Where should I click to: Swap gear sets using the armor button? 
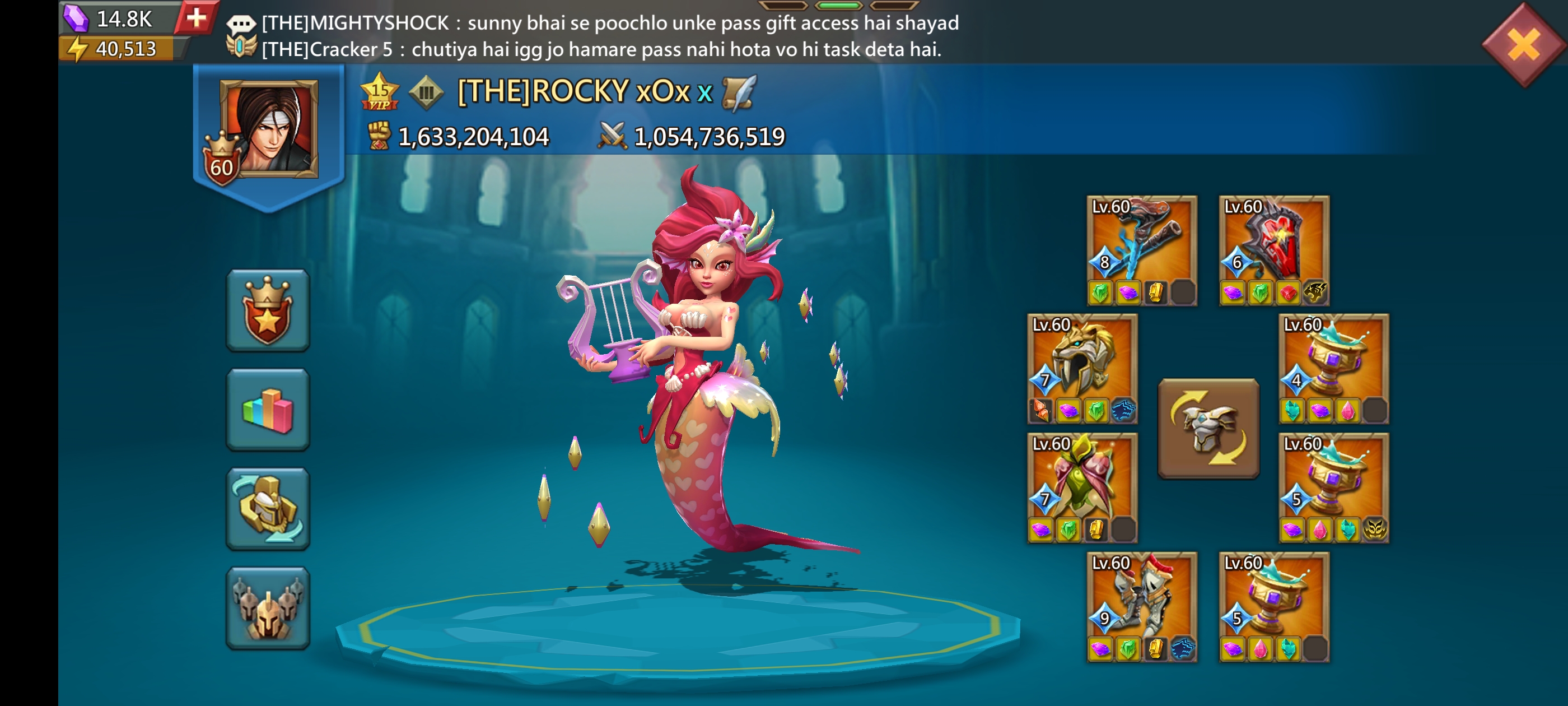[1208, 429]
